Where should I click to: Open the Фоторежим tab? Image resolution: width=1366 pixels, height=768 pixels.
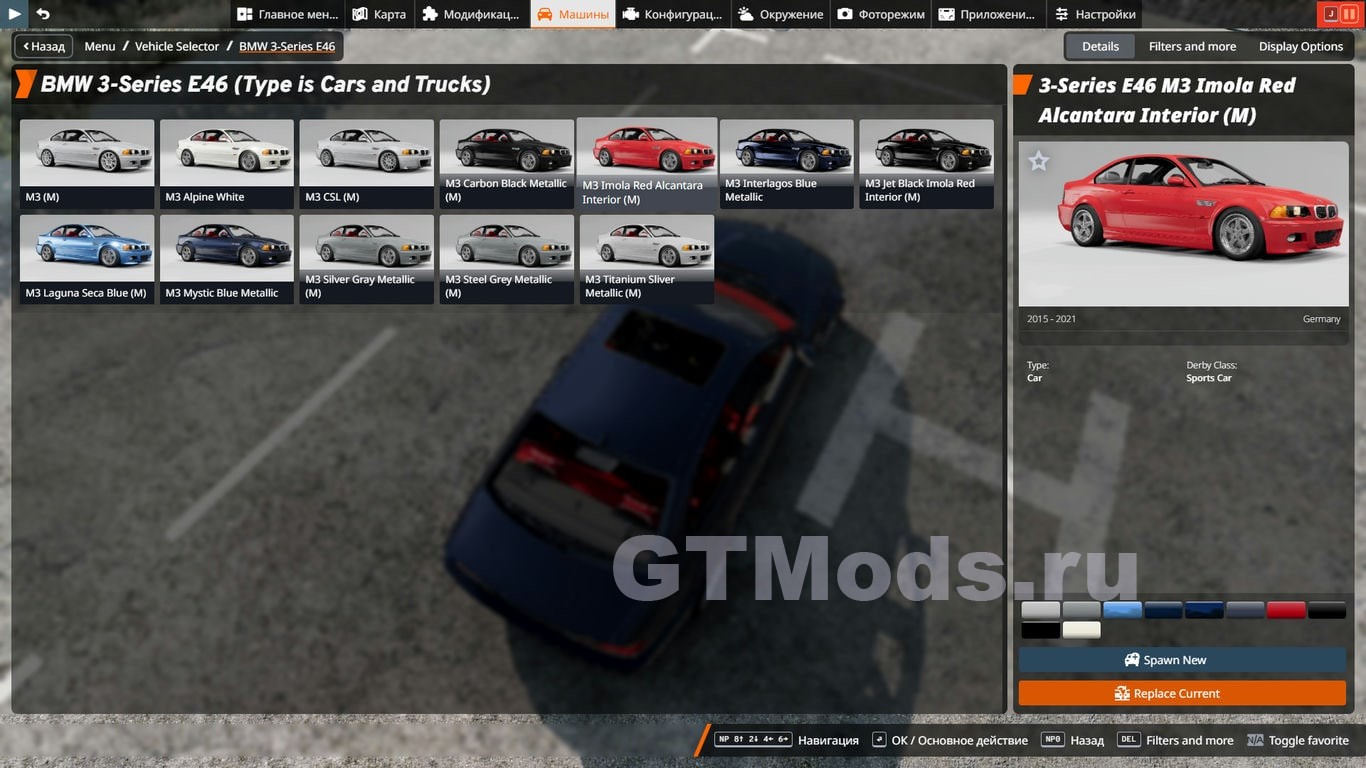[x=881, y=14]
